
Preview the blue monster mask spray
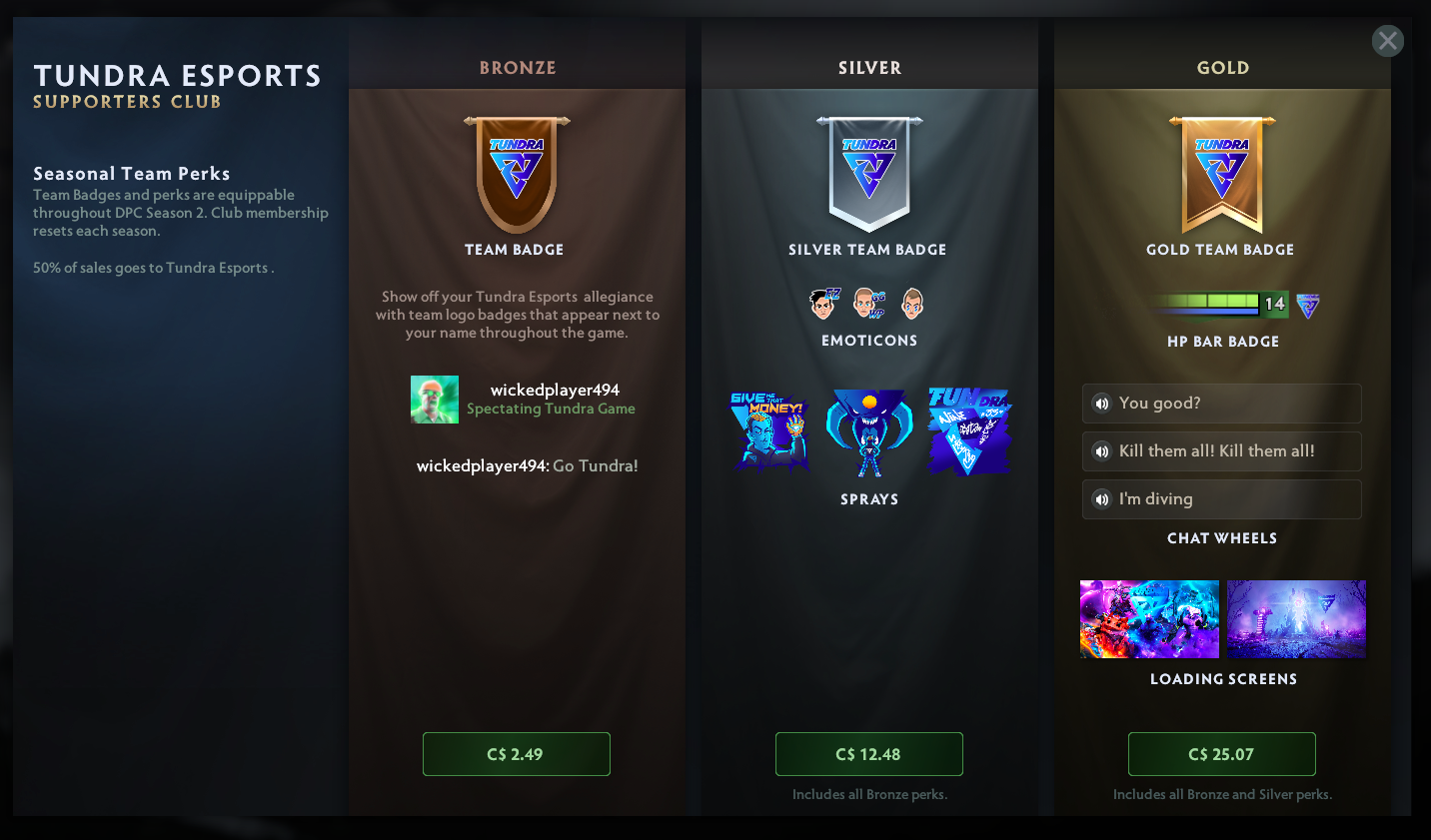[x=869, y=431]
